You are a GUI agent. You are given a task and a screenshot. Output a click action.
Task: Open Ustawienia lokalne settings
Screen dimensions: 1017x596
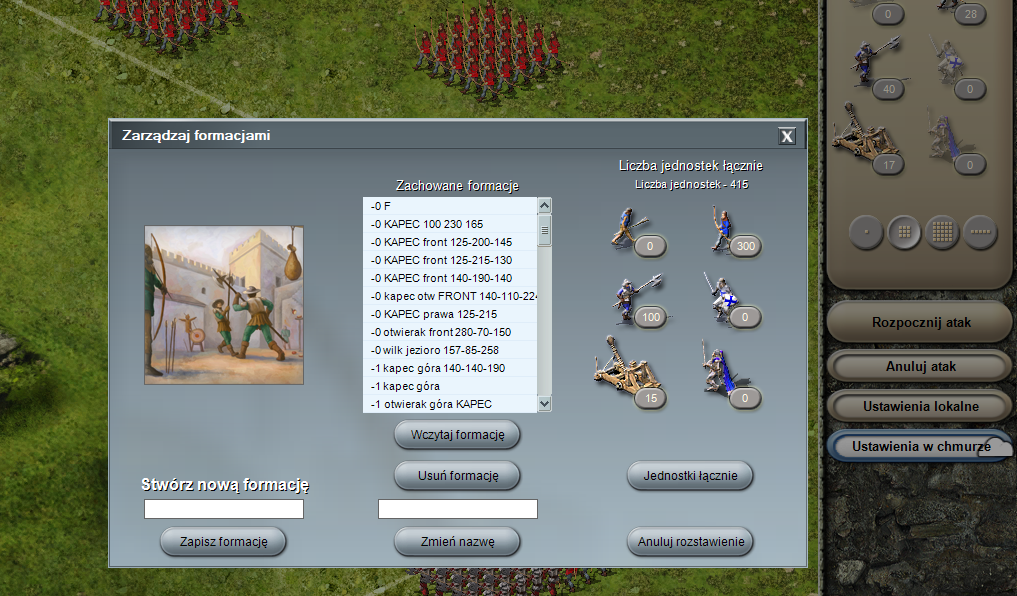[920, 407]
